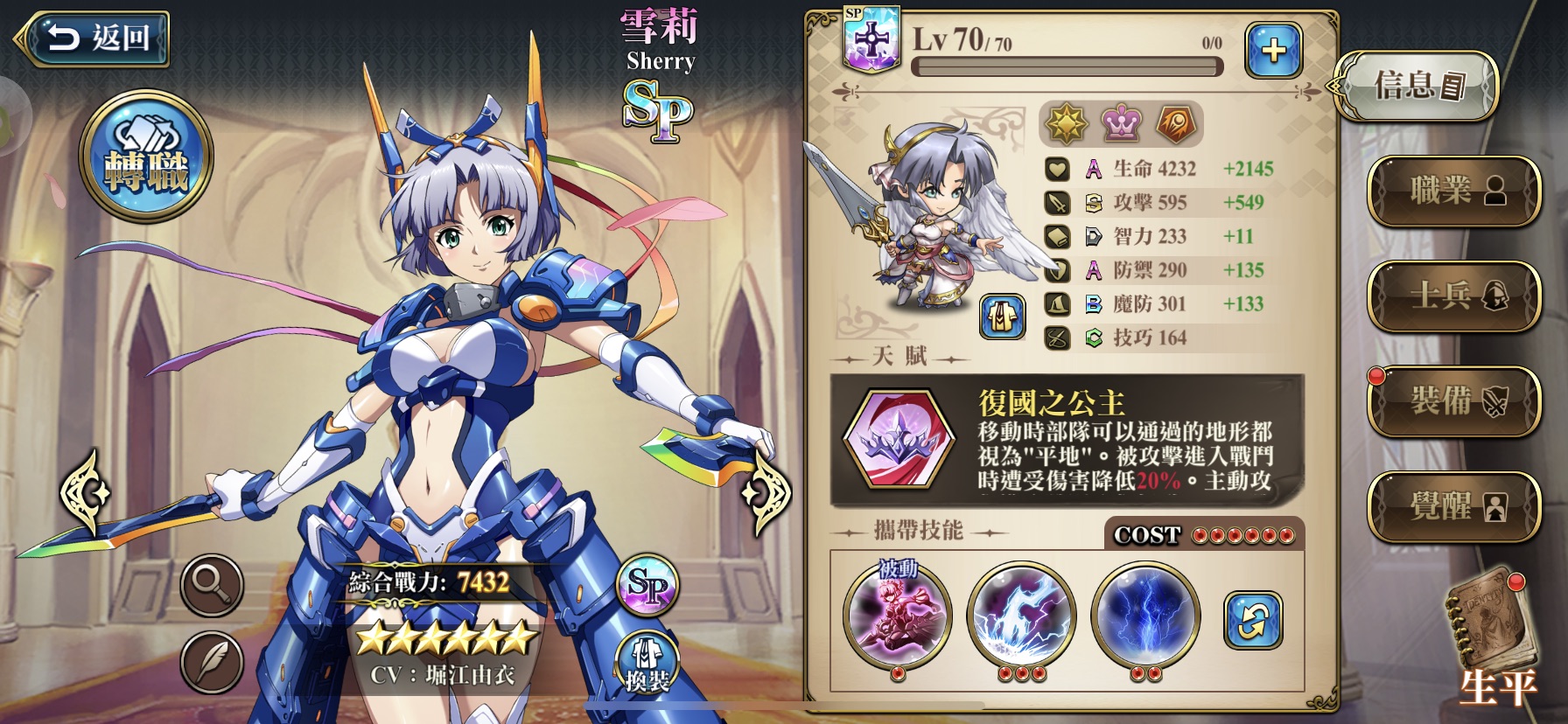Click the blue plus experience button
Viewport: 1568px width, 724px height.
(1273, 50)
